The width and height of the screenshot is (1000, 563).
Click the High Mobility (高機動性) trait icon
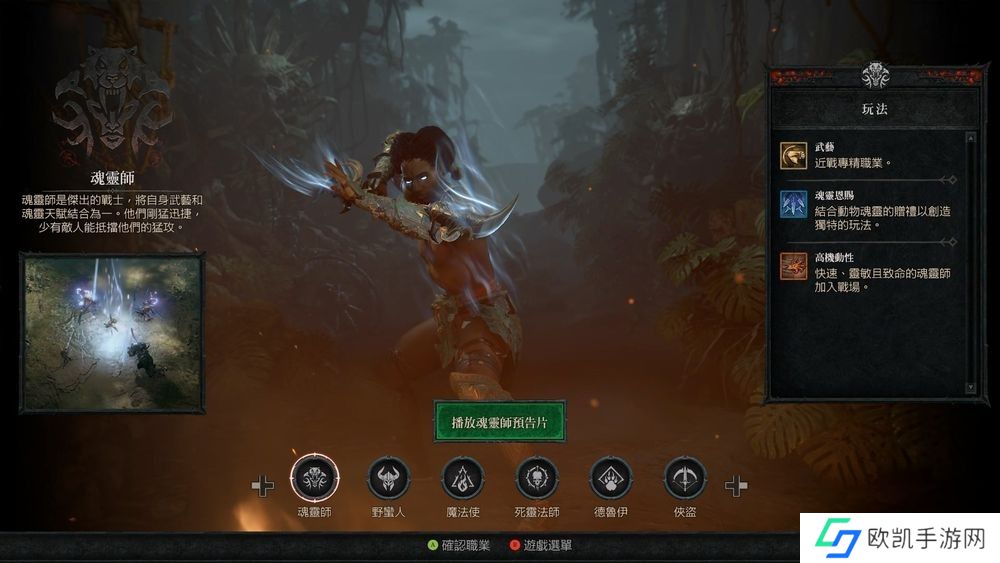(x=794, y=265)
